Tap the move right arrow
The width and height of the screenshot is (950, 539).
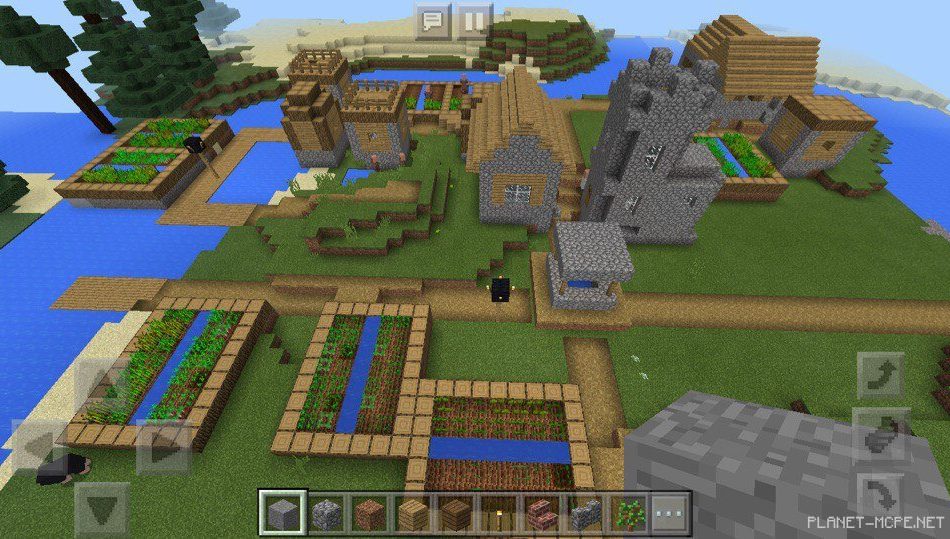(163, 447)
